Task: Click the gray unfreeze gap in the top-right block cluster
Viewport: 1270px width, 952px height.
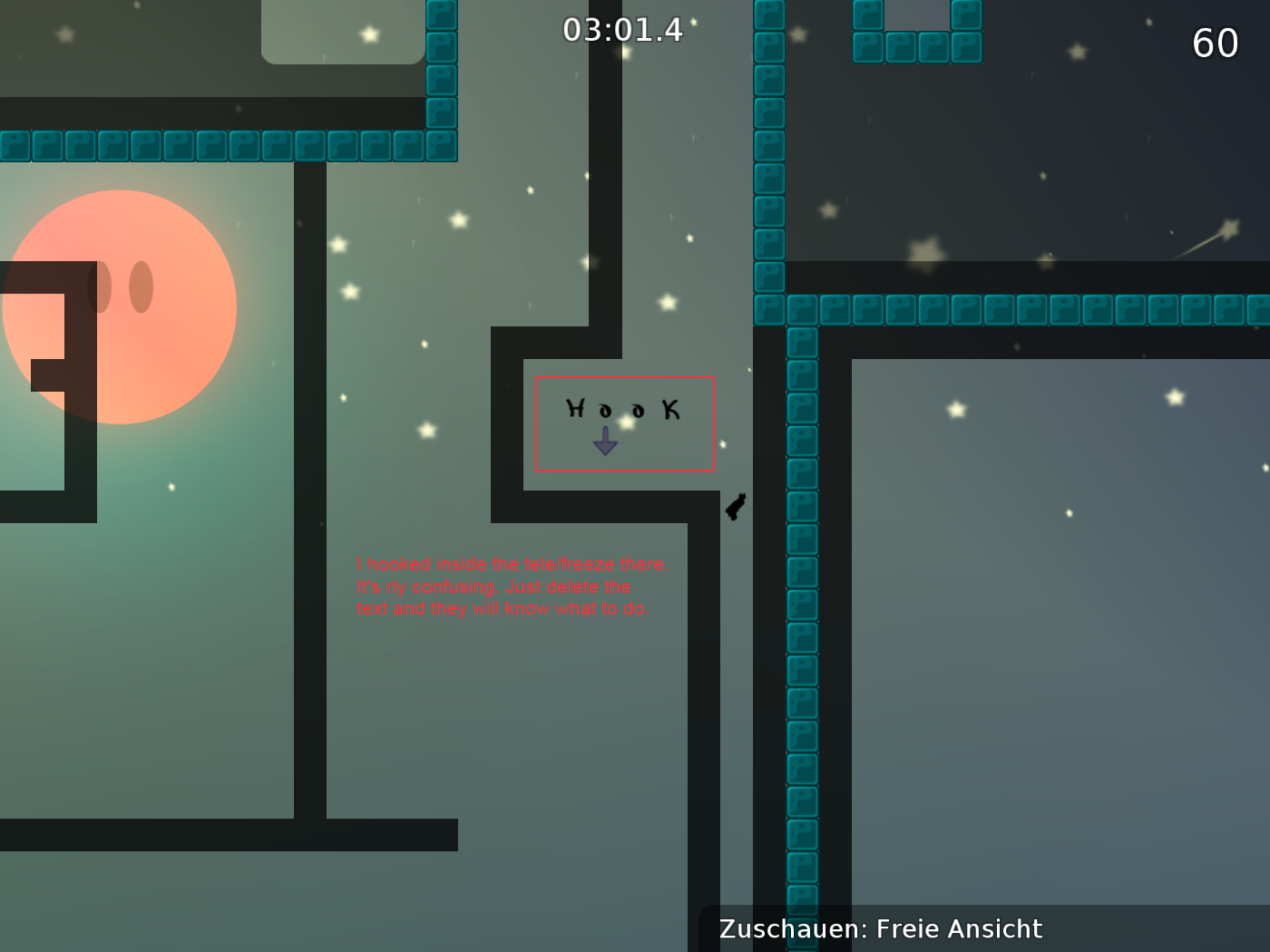Action: tap(916, 14)
